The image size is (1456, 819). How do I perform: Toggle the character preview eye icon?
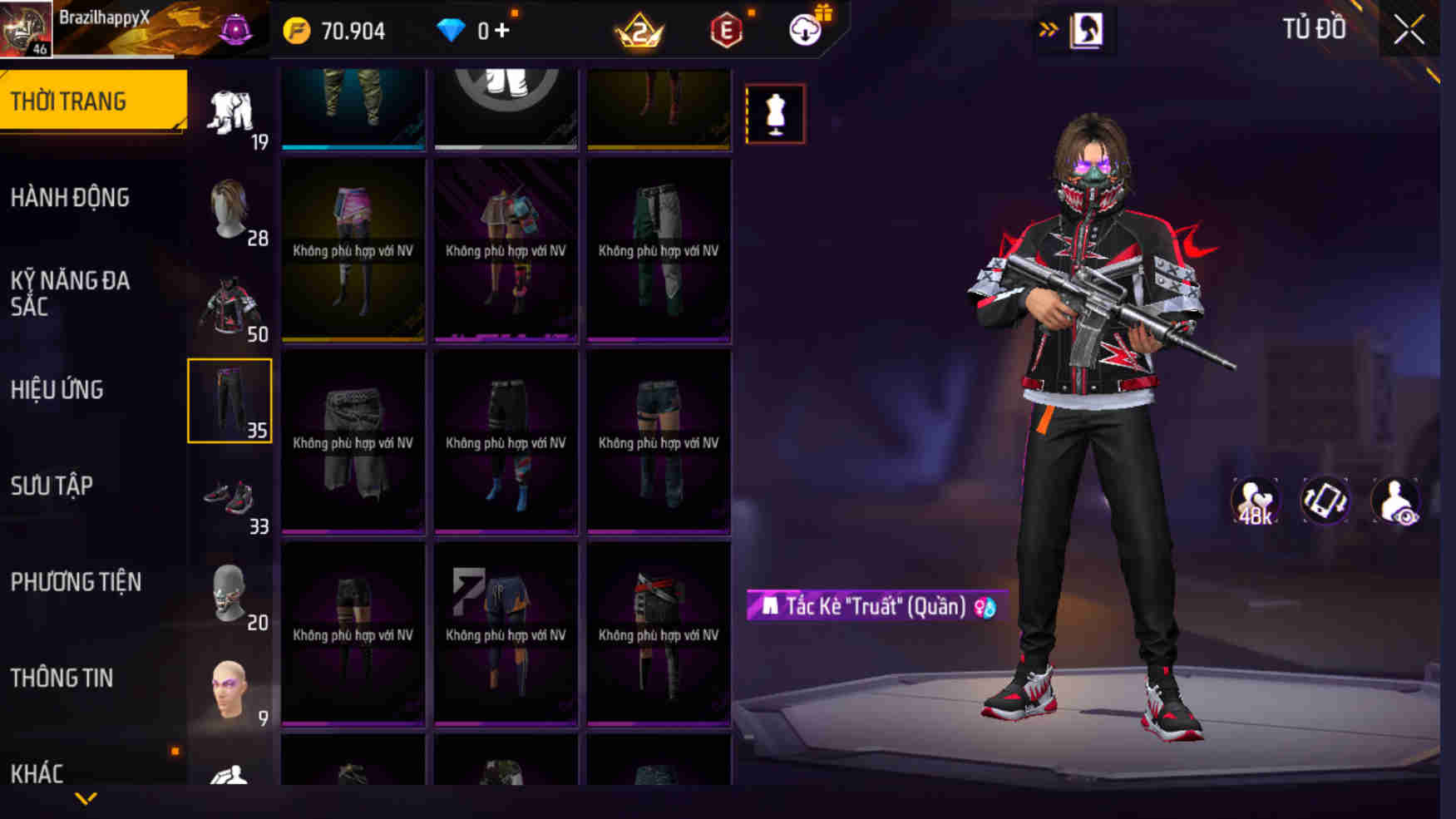tap(1396, 500)
